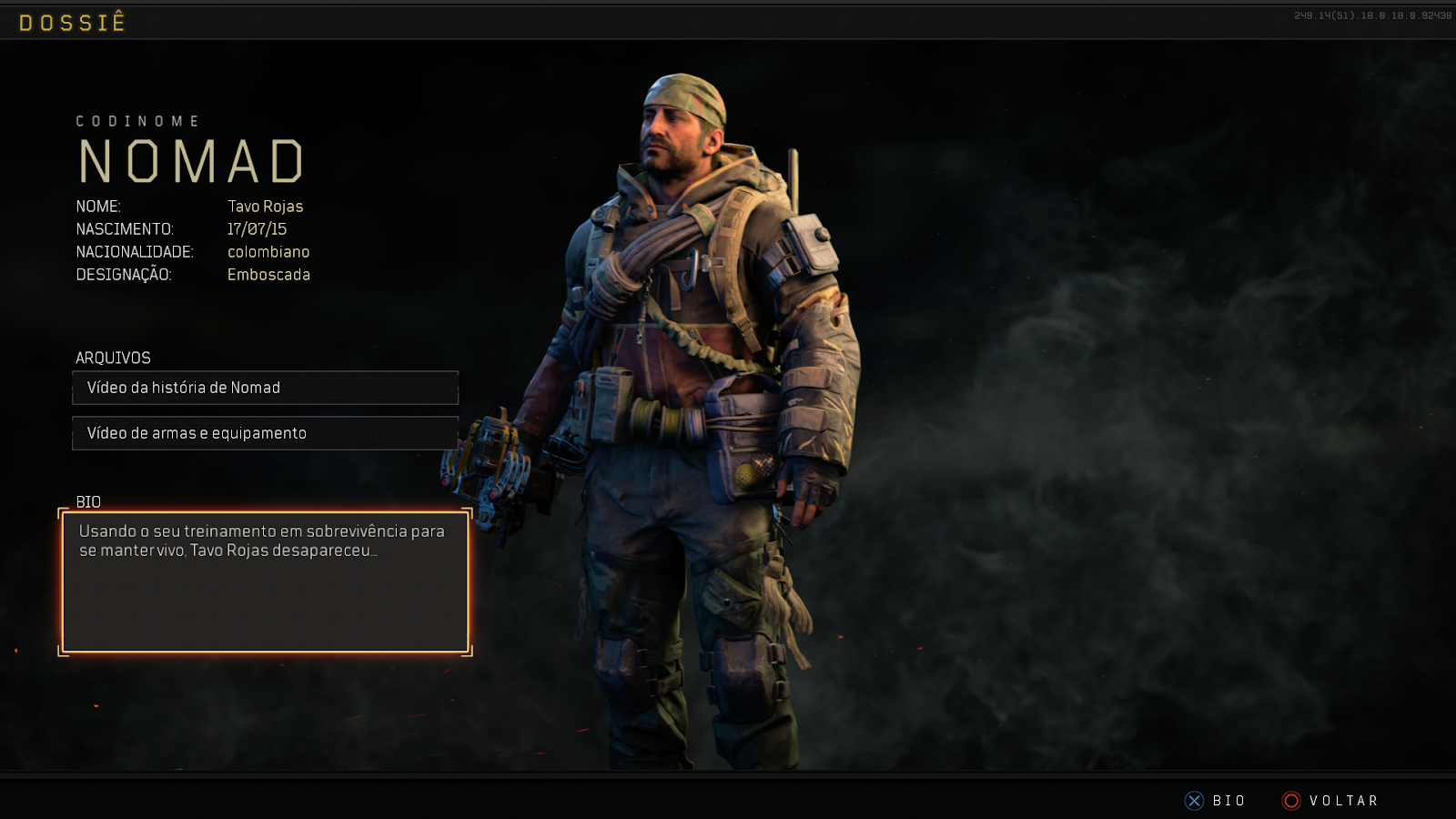This screenshot has width=1456, height=819.
Task: Click the NACIONALIDADE field label
Action: tap(134, 252)
